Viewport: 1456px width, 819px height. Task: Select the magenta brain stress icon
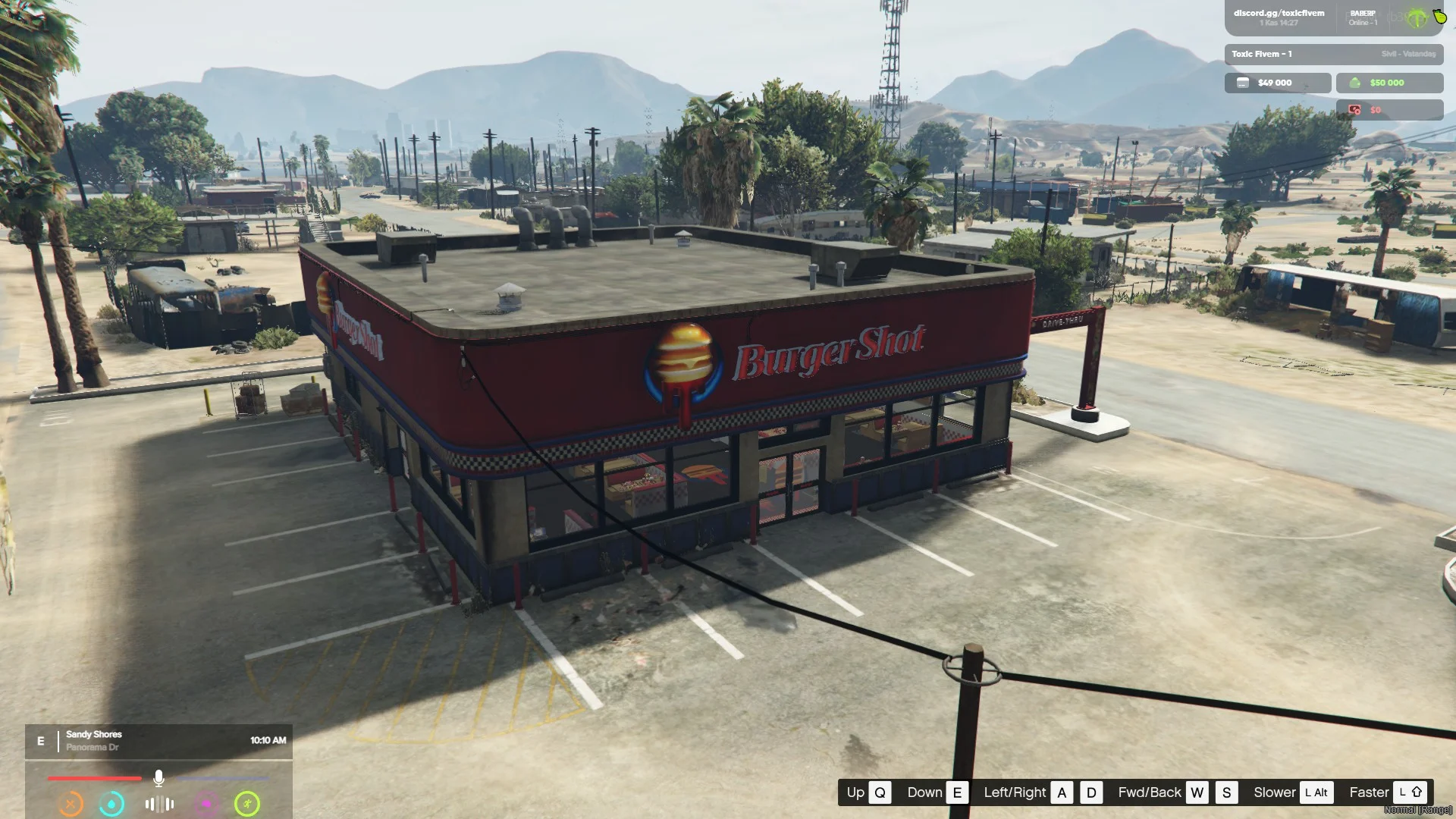pyautogui.click(x=206, y=804)
